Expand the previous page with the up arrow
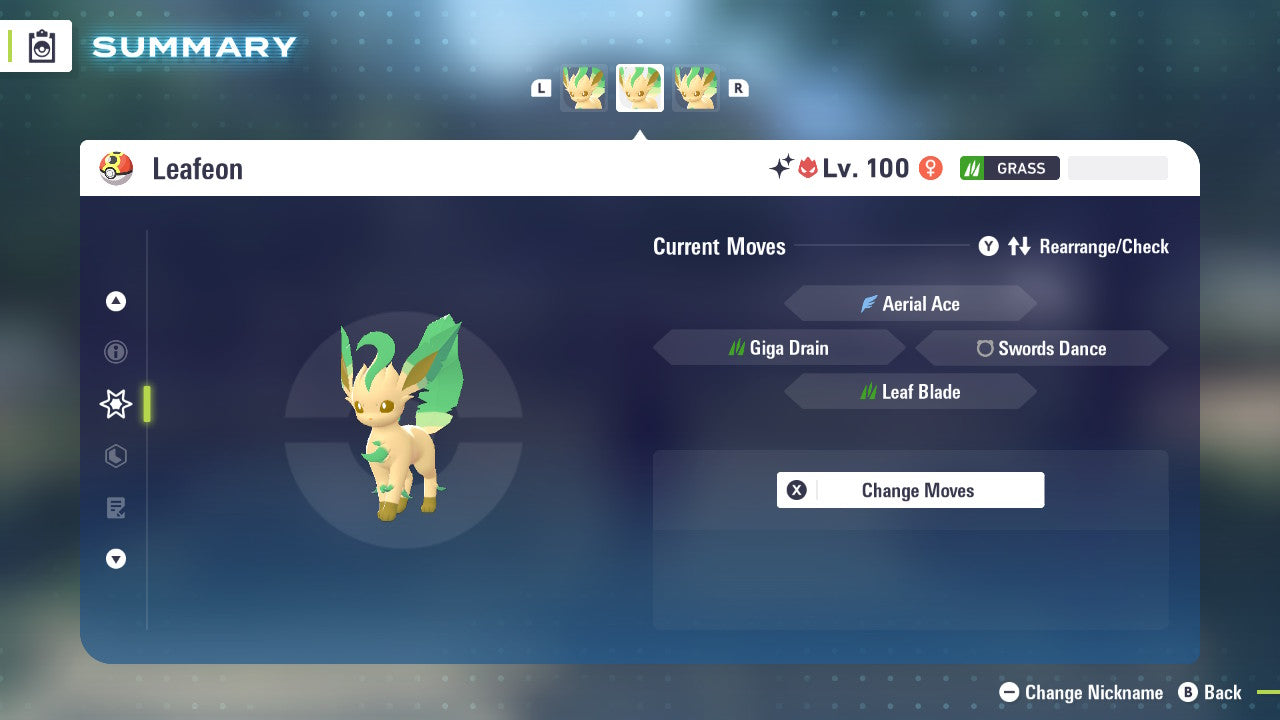The width and height of the screenshot is (1280, 720). [x=116, y=301]
